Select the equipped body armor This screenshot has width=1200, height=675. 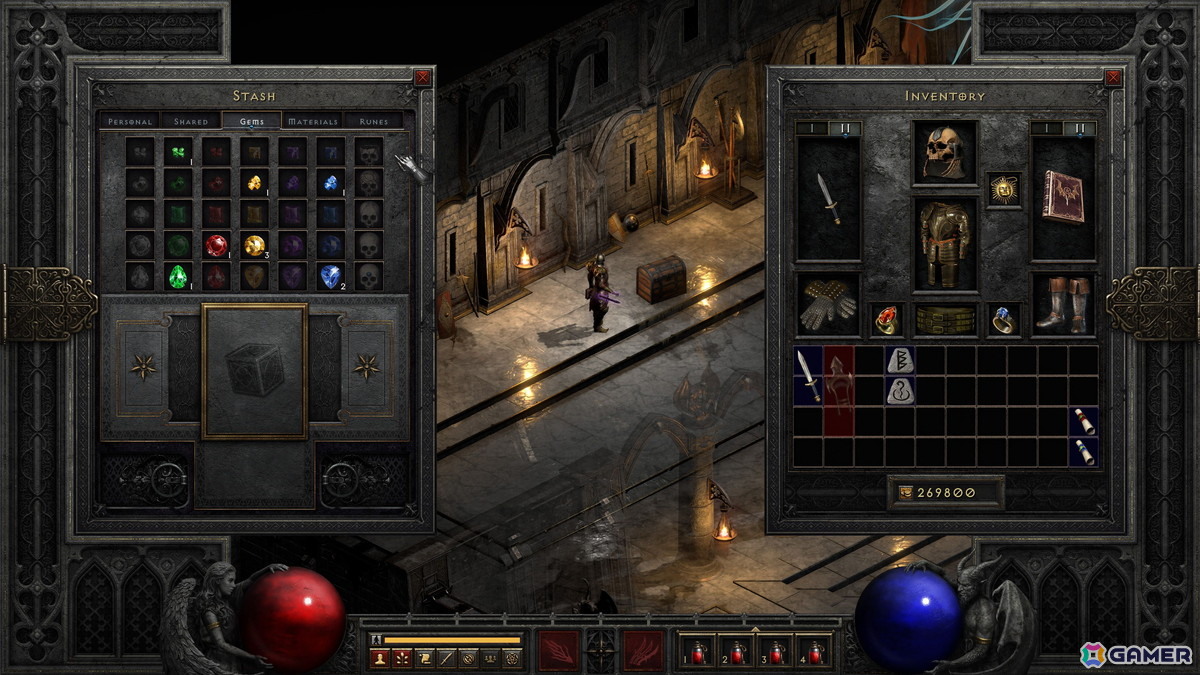(x=945, y=244)
